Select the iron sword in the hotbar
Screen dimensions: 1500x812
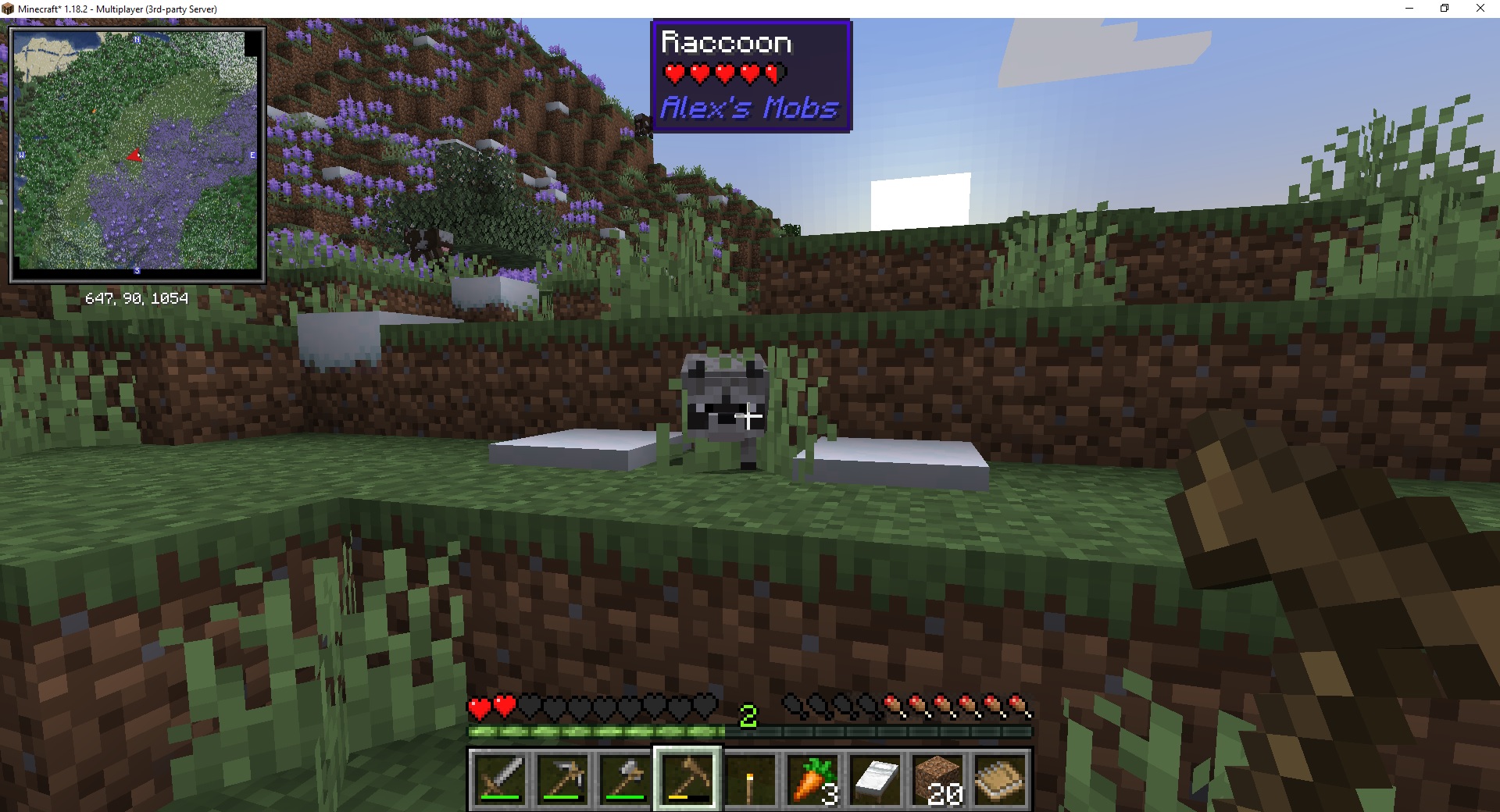point(501,778)
